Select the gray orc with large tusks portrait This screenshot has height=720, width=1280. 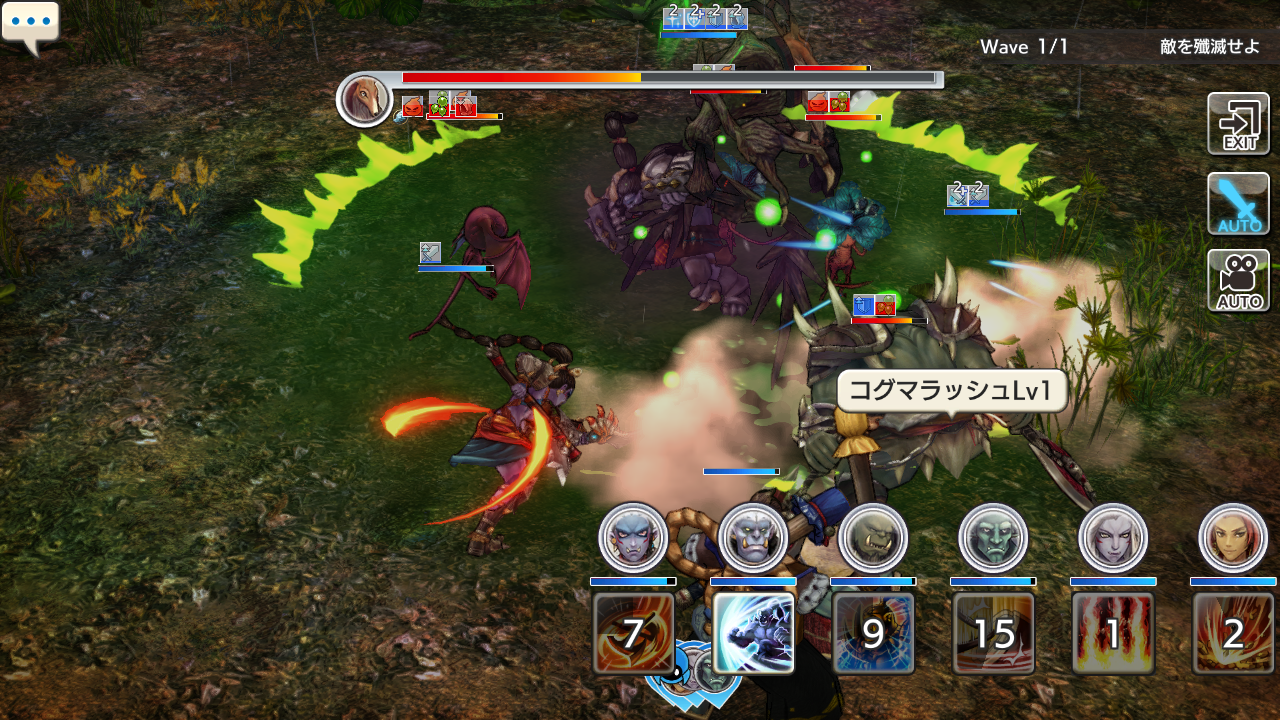click(753, 538)
